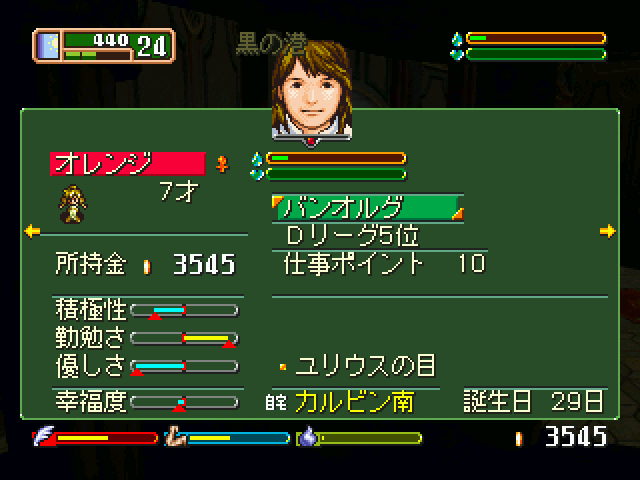
Task: Select the highlighted name オレンジ
Action: pyautogui.click(x=127, y=163)
